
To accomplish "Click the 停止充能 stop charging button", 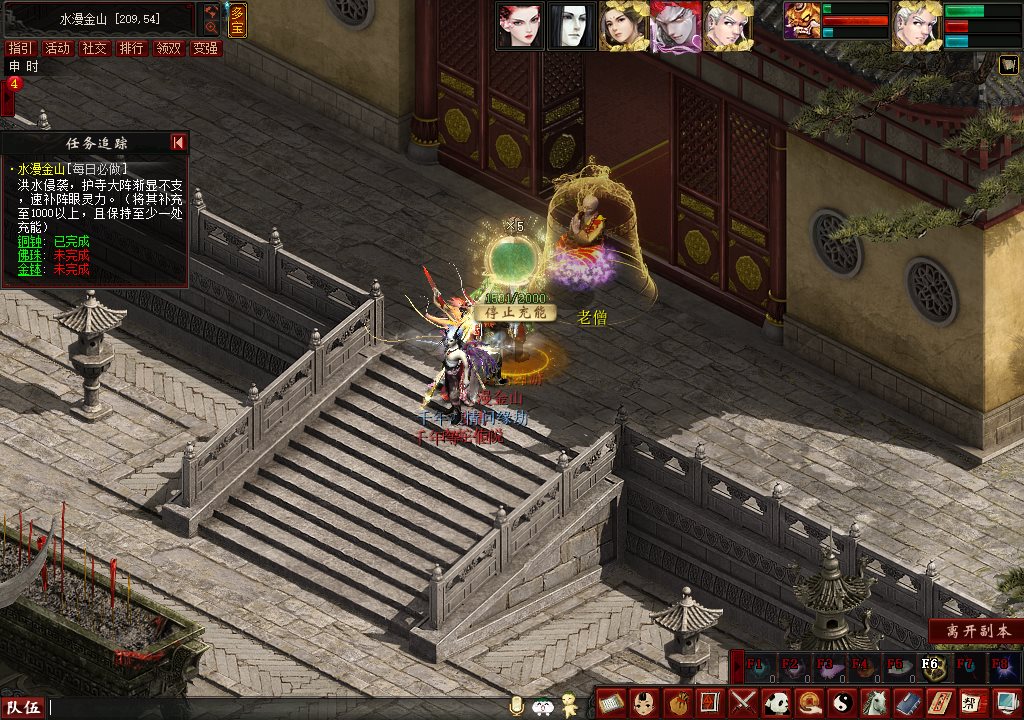I will (x=514, y=313).
